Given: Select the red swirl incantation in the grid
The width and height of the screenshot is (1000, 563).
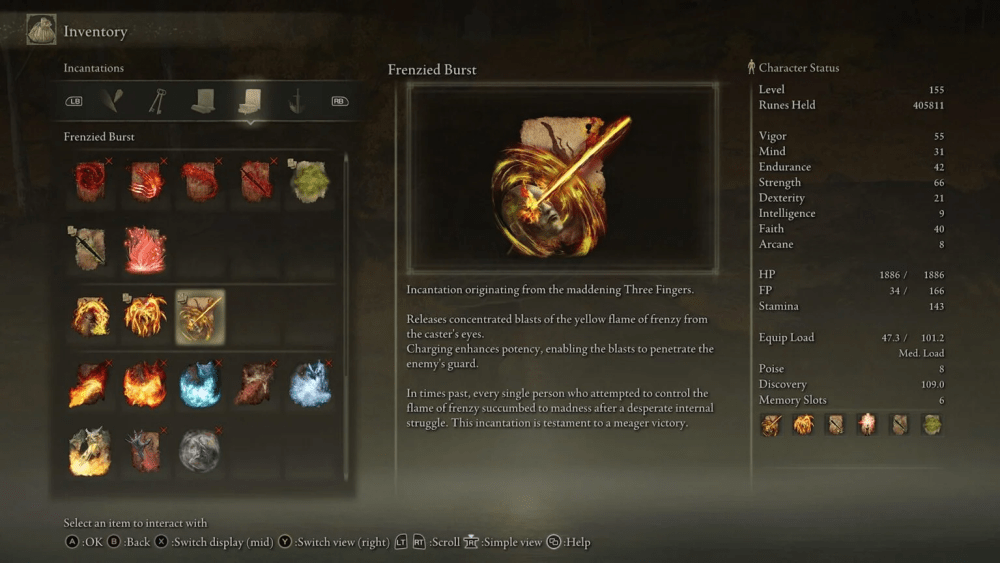Looking at the screenshot, I should (89, 180).
